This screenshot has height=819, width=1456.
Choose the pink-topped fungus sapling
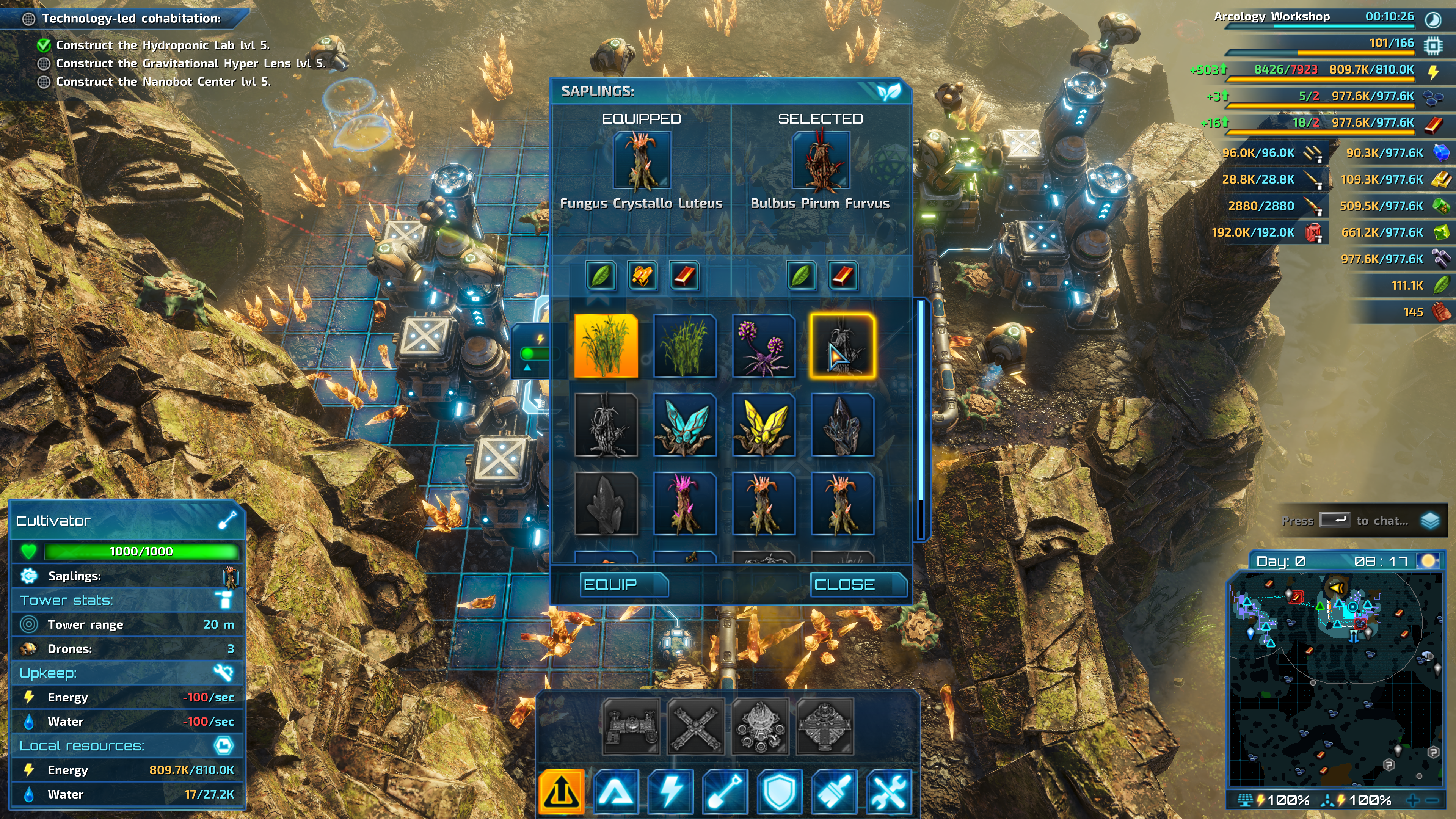click(684, 504)
